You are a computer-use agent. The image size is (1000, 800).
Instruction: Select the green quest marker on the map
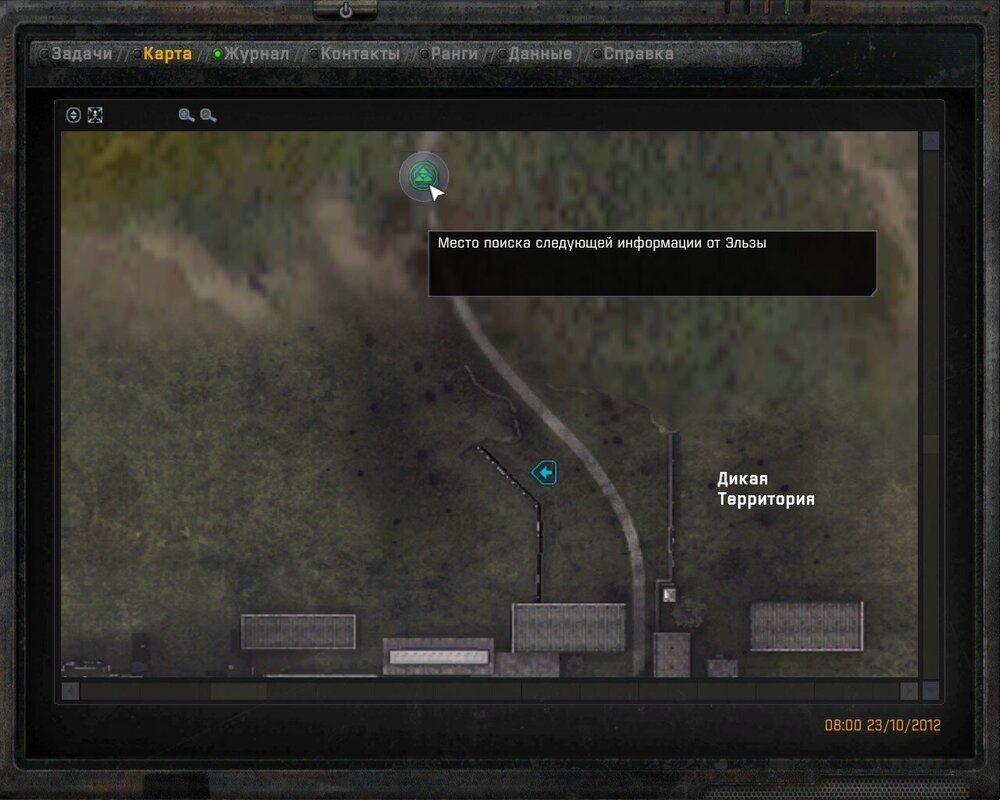[x=424, y=176]
